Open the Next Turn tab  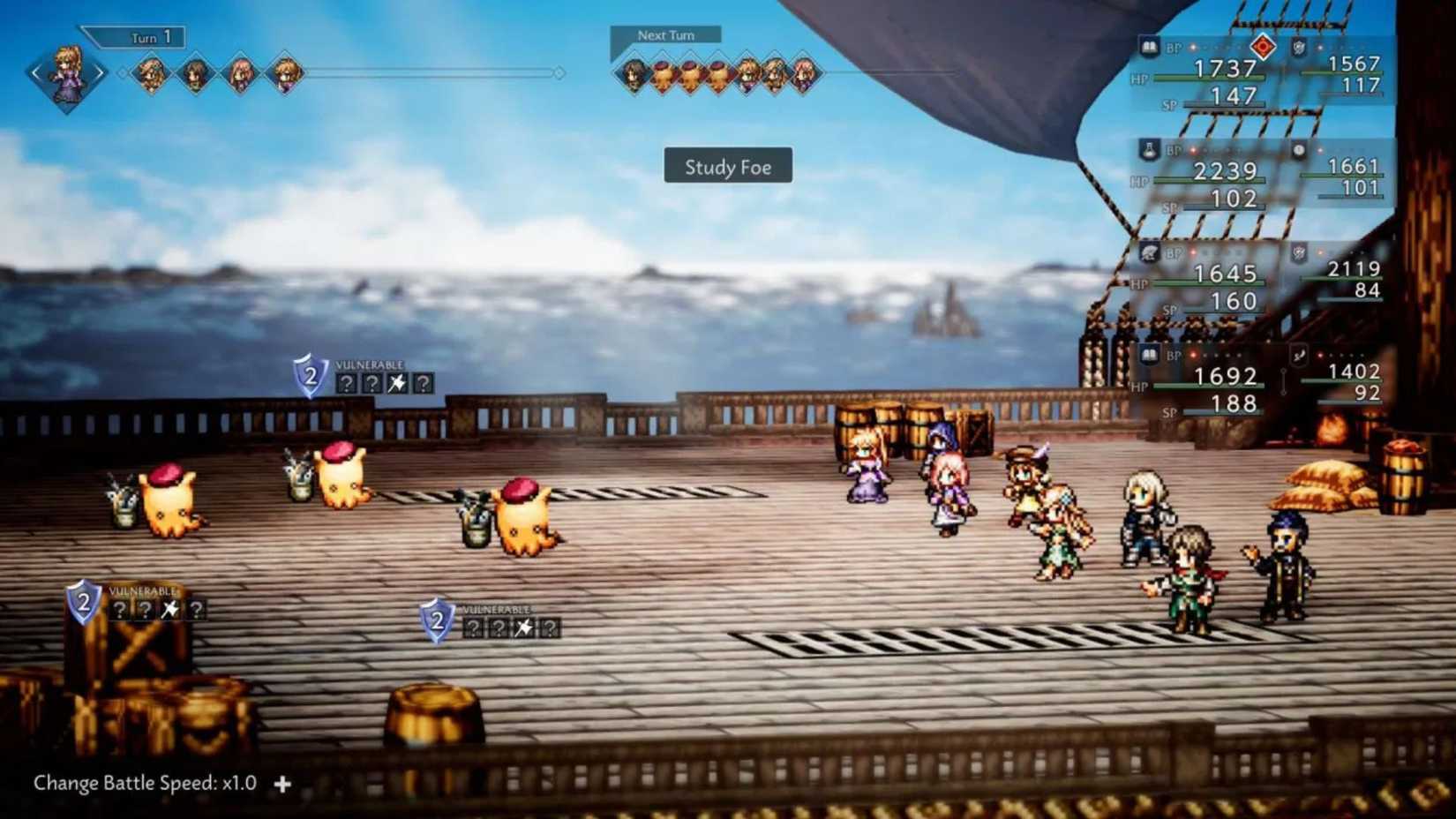(x=666, y=35)
